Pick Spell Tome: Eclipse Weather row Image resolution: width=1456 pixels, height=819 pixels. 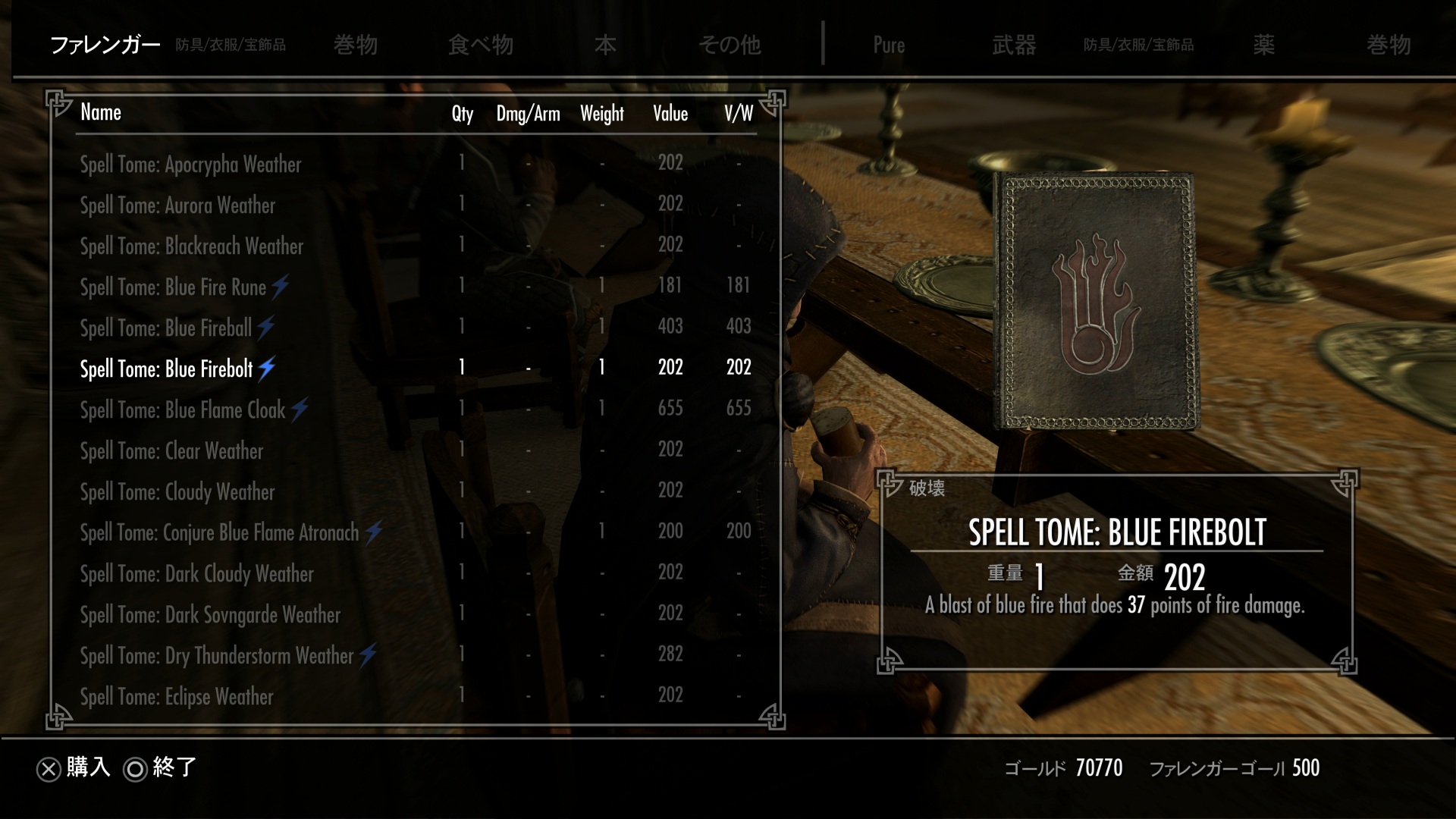[177, 696]
